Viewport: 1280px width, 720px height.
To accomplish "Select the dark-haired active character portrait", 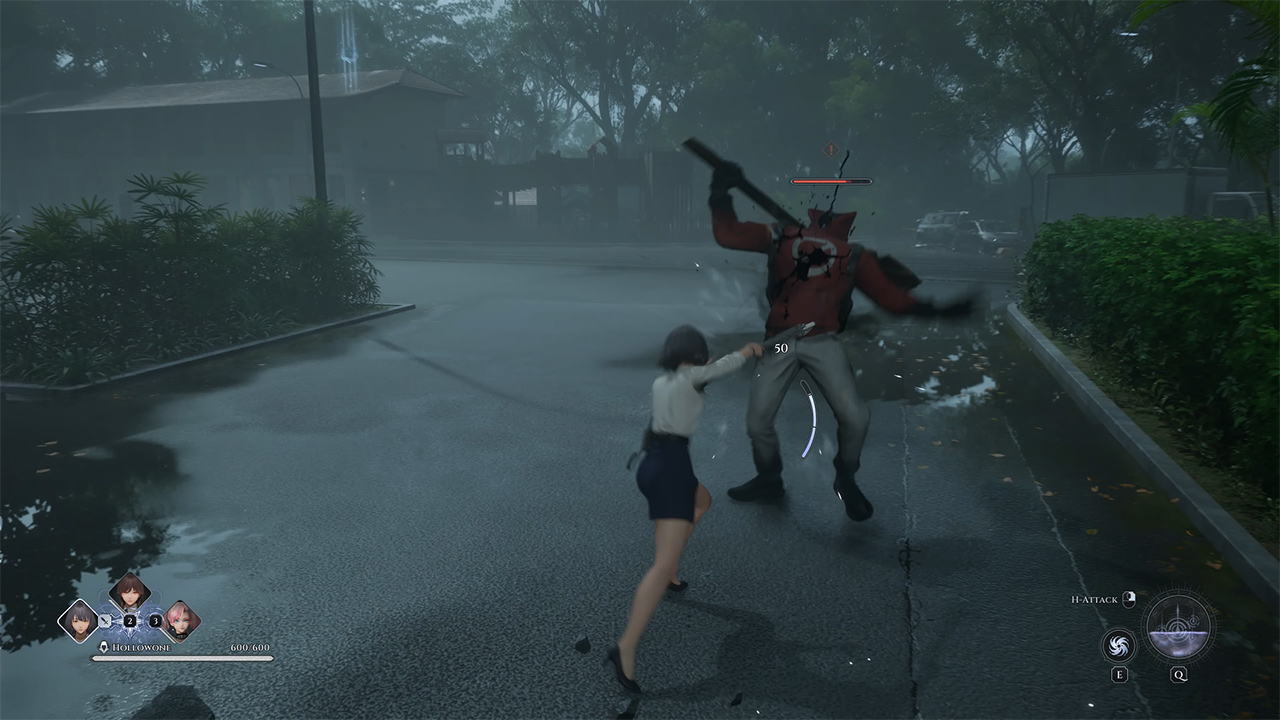I will pos(78,620).
